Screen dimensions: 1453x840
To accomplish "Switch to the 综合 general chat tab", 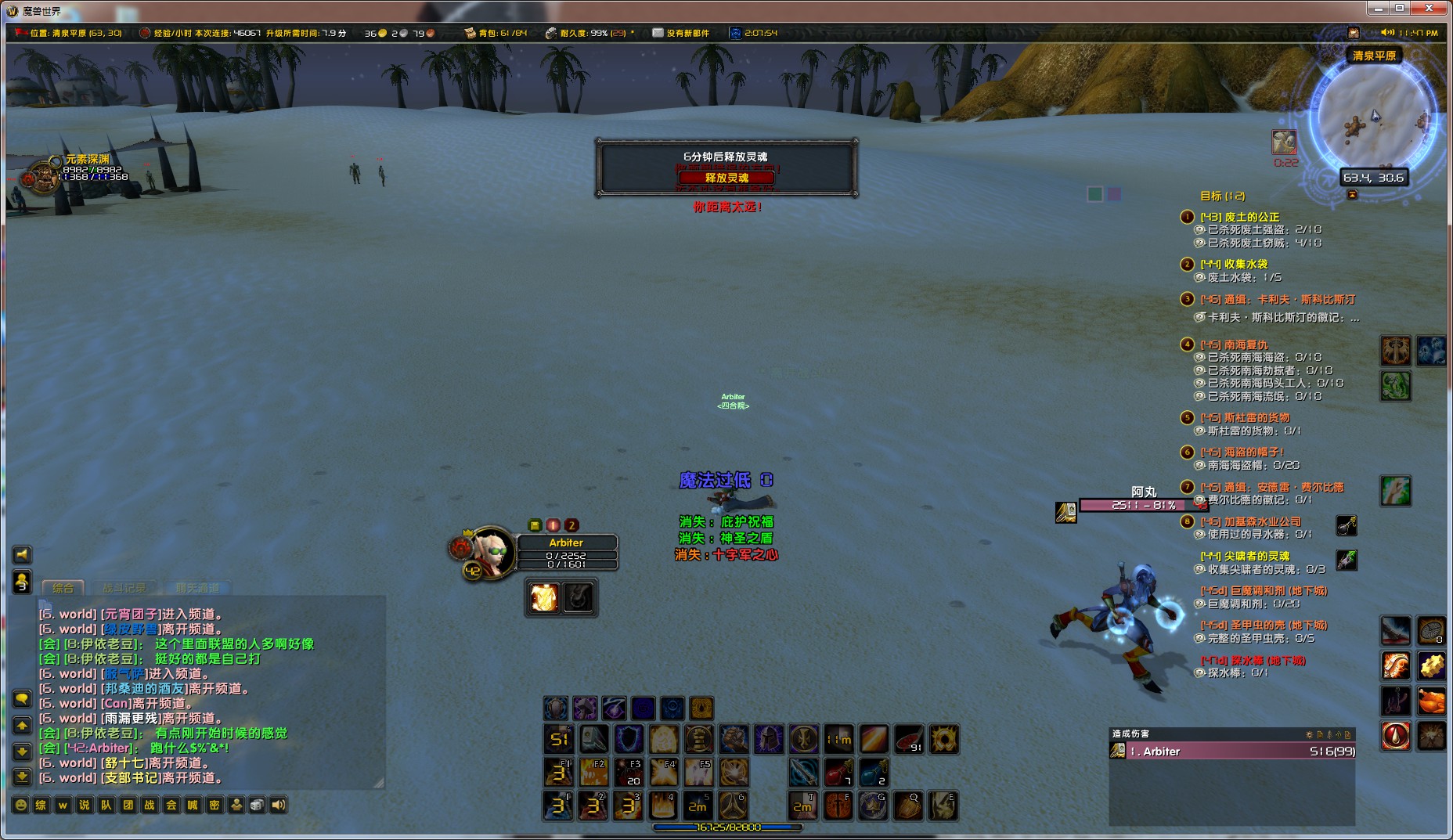I will [63, 587].
